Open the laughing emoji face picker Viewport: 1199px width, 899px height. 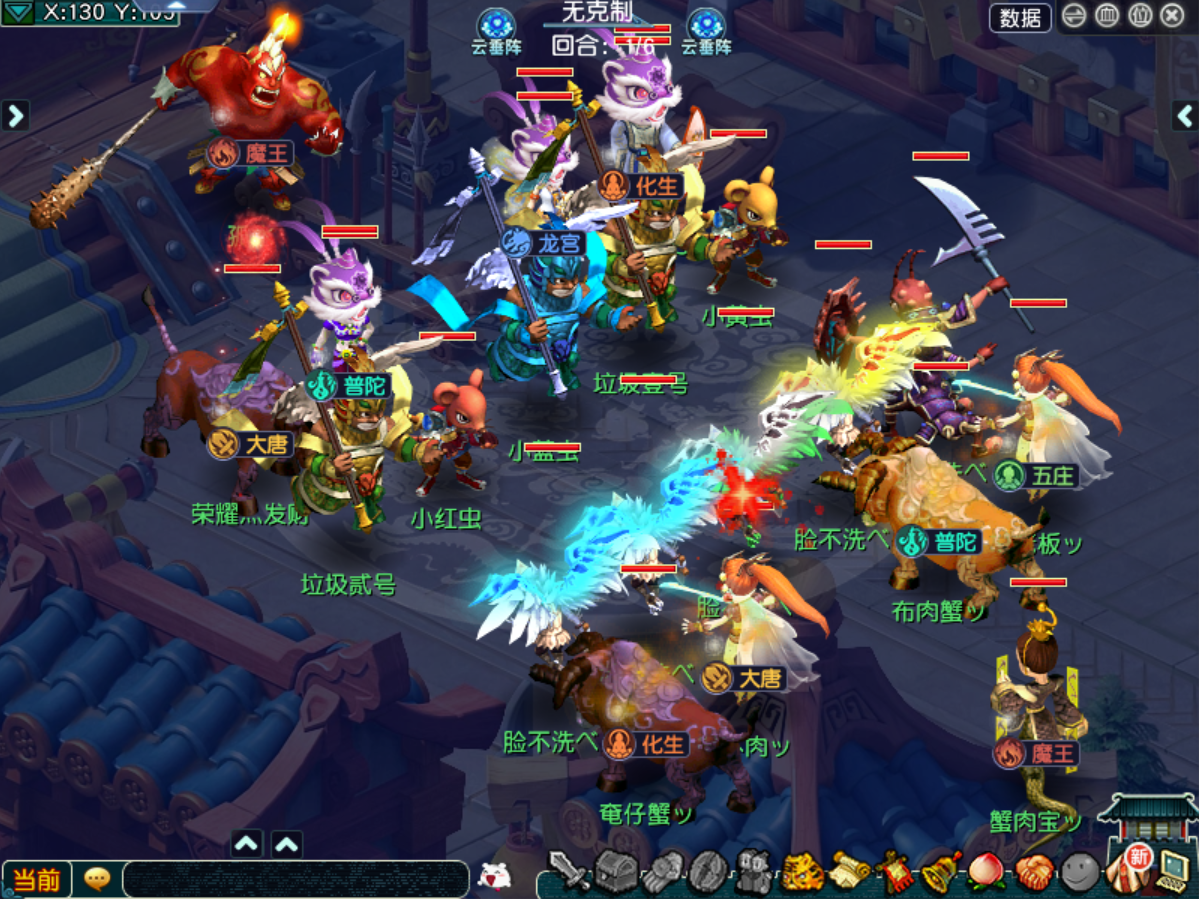point(493,876)
